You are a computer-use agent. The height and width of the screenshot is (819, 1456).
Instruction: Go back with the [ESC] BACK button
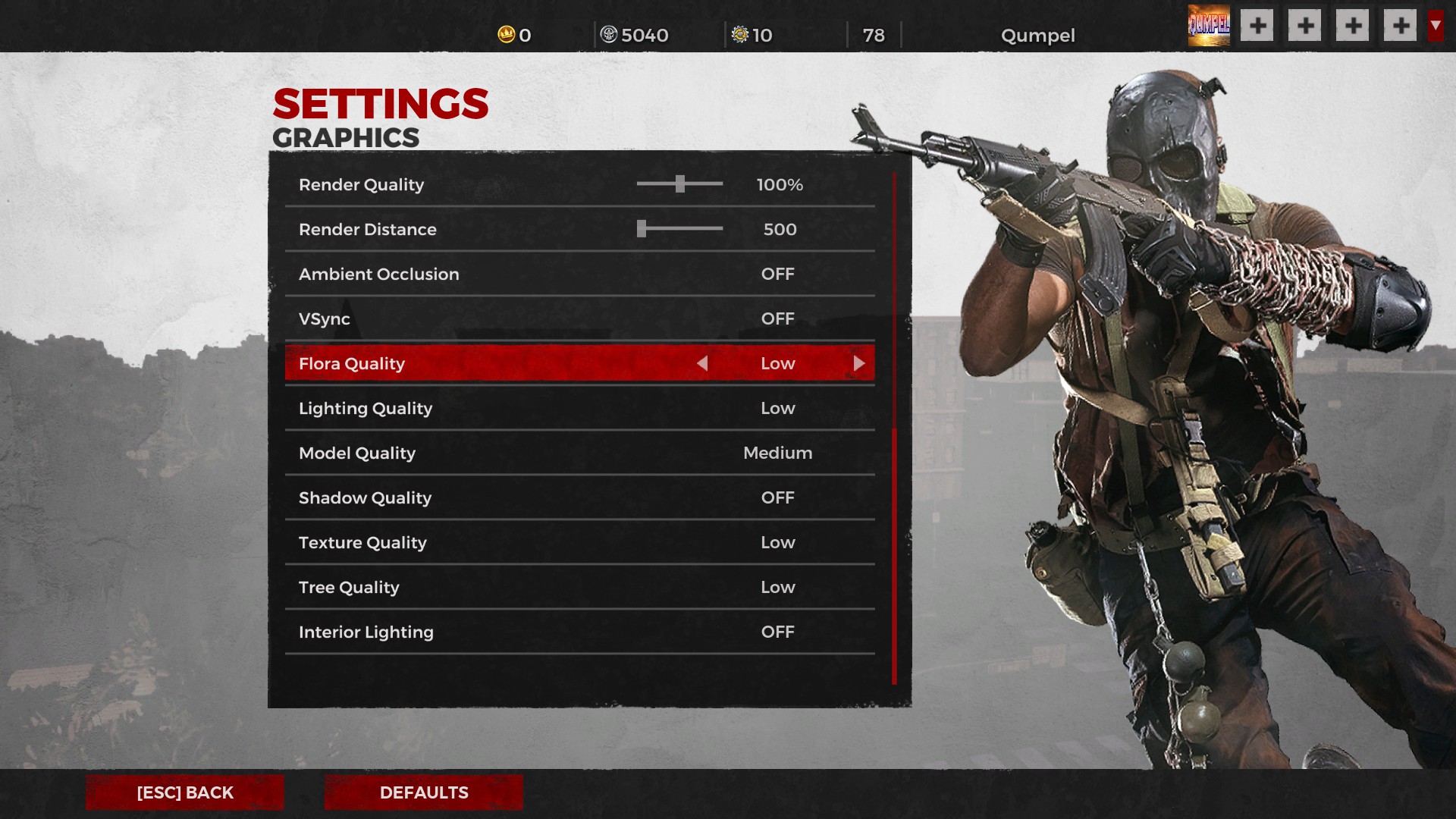coord(184,792)
